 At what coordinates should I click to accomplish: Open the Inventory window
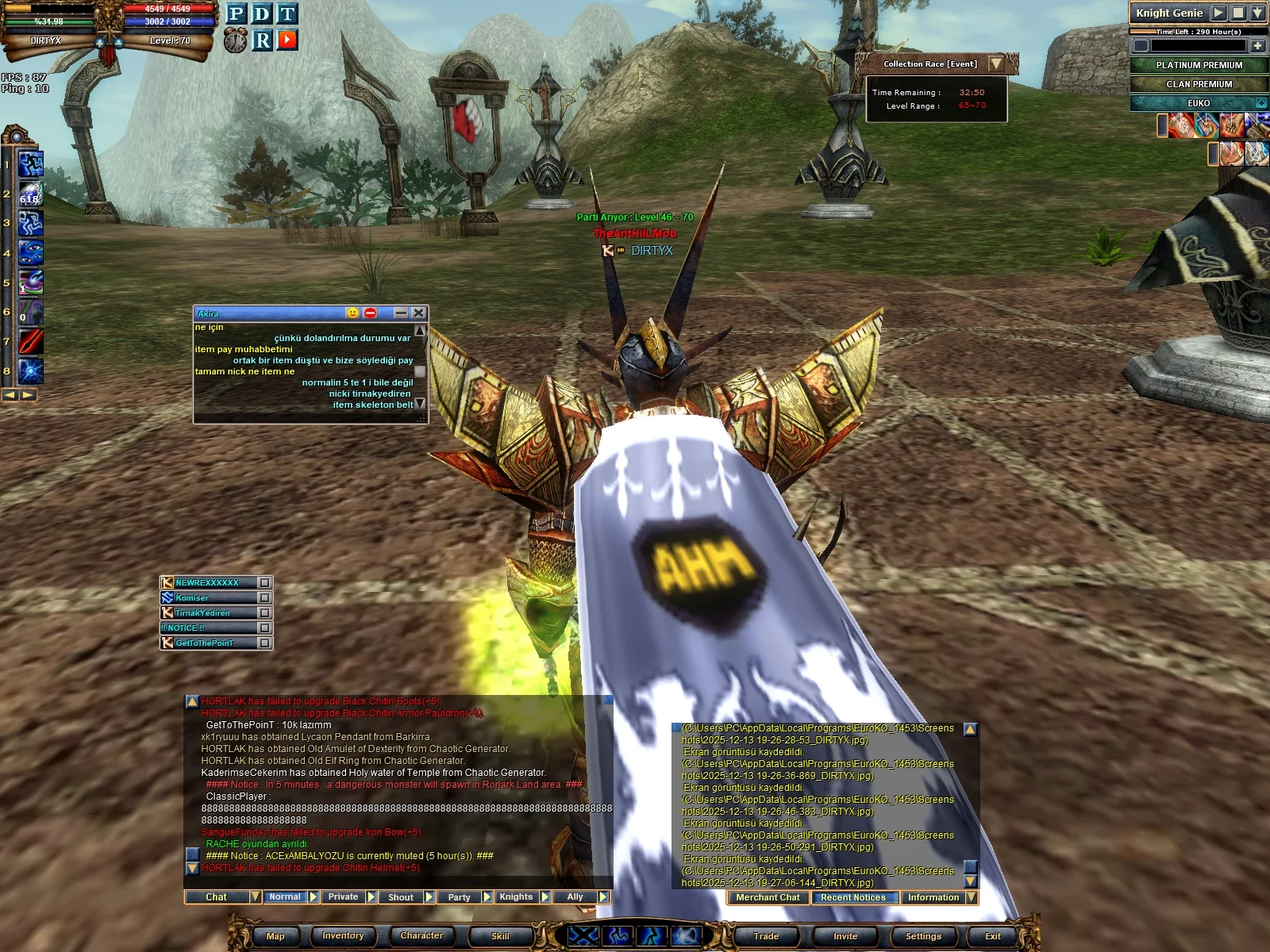pyautogui.click(x=343, y=936)
